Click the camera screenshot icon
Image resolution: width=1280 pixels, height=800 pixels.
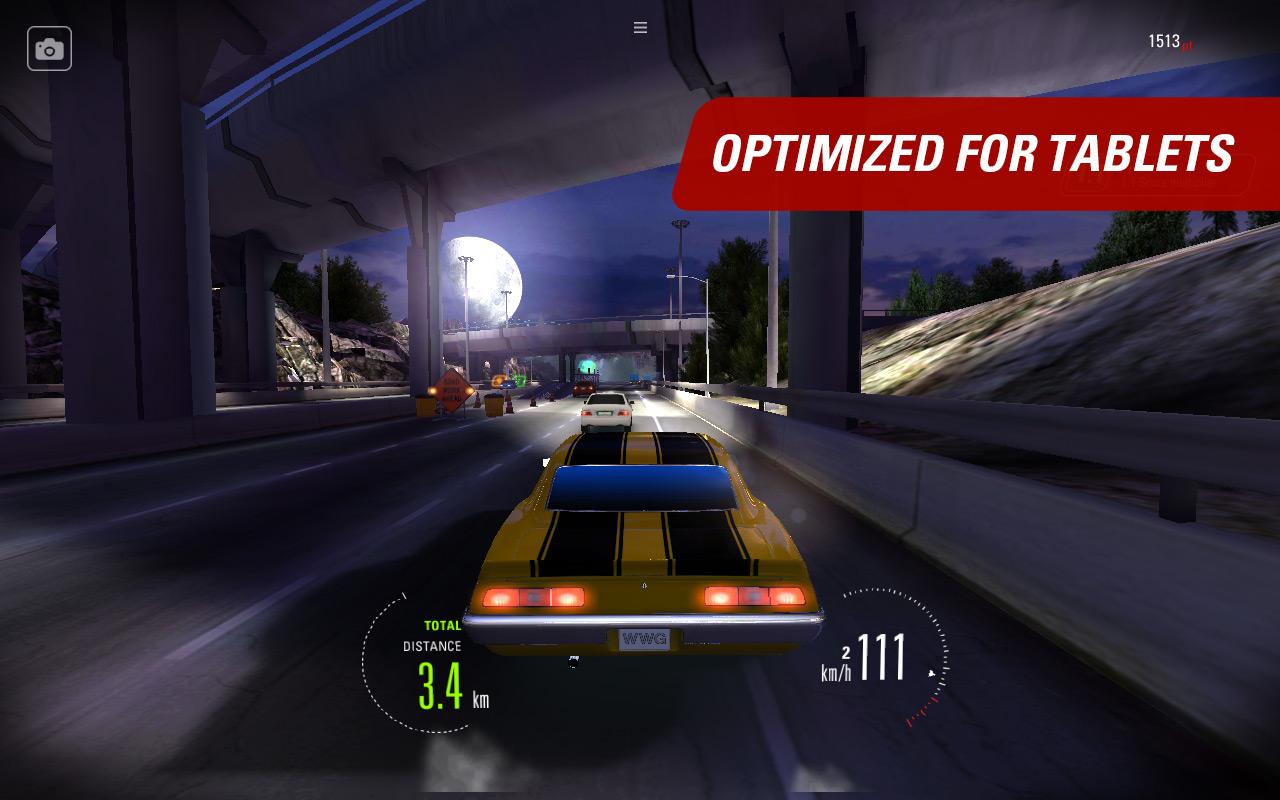[49, 48]
